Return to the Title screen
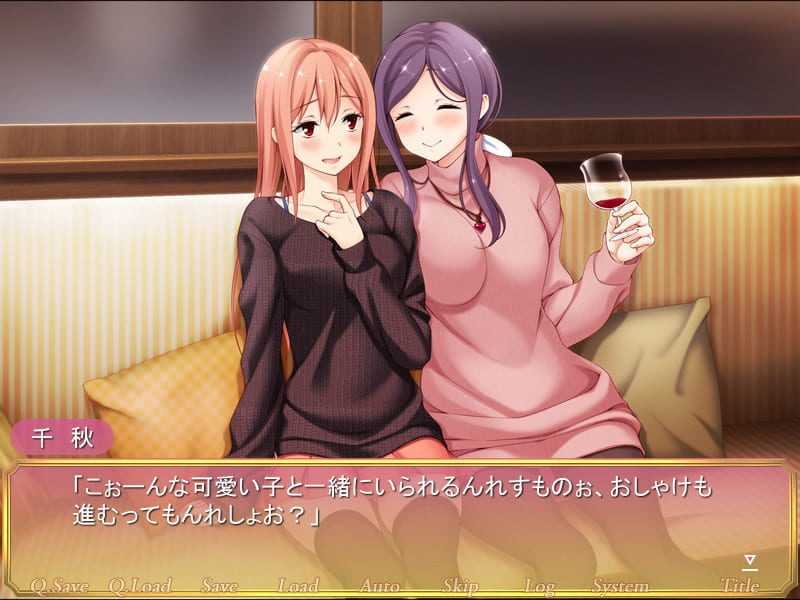800x600 pixels. pos(740,586)
